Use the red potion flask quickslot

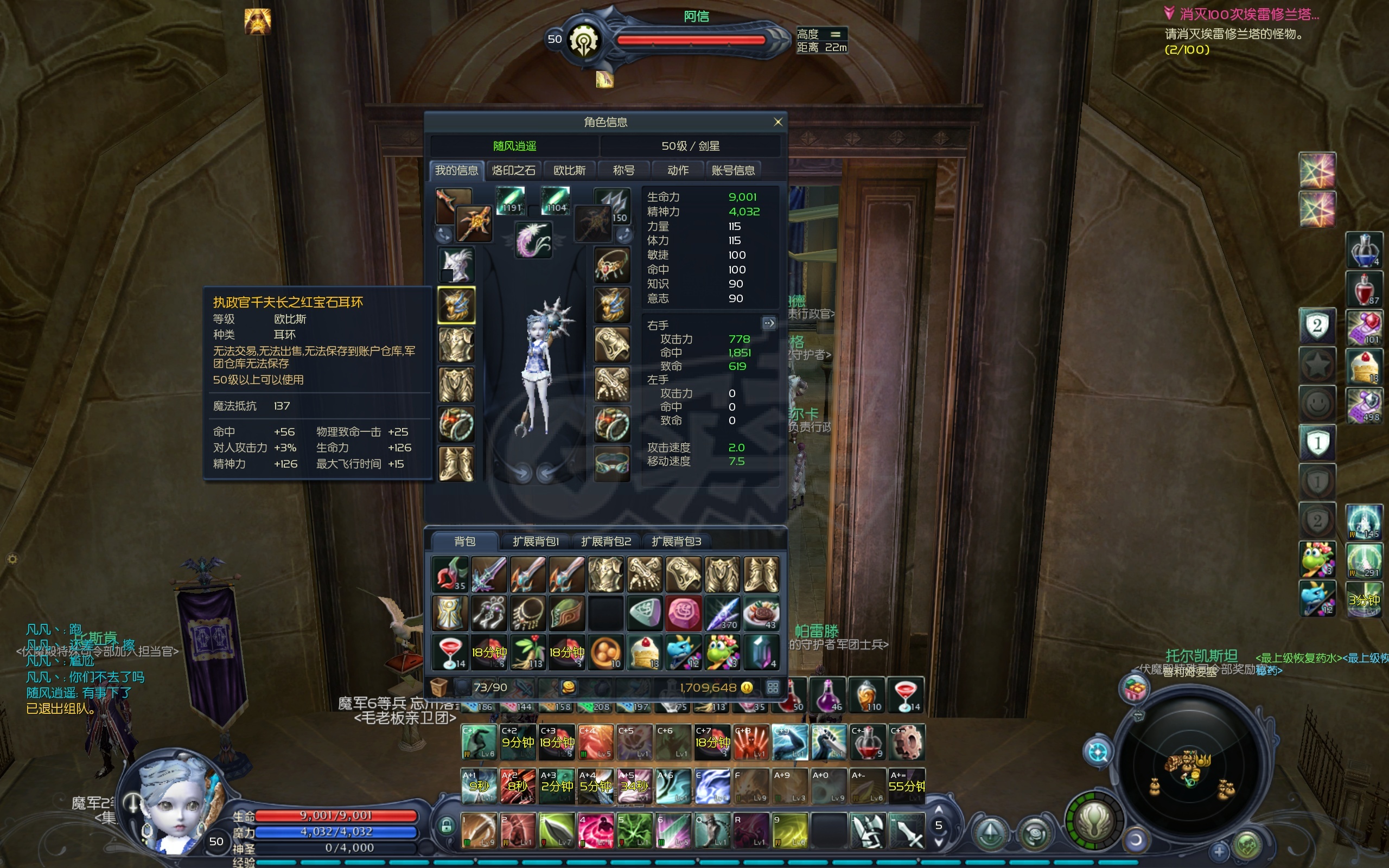1363,289
